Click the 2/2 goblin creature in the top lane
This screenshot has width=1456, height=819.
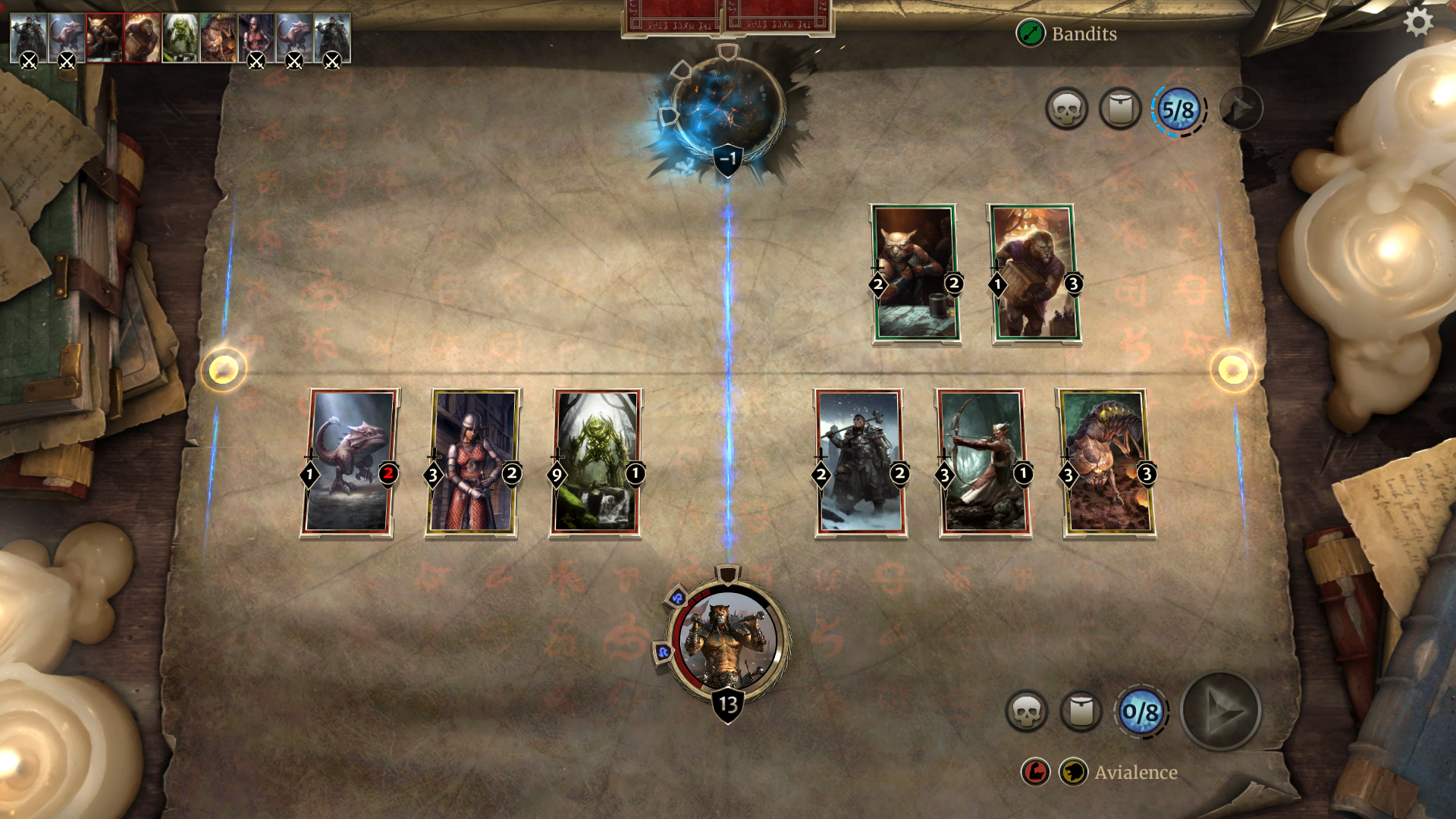(915, 275)
